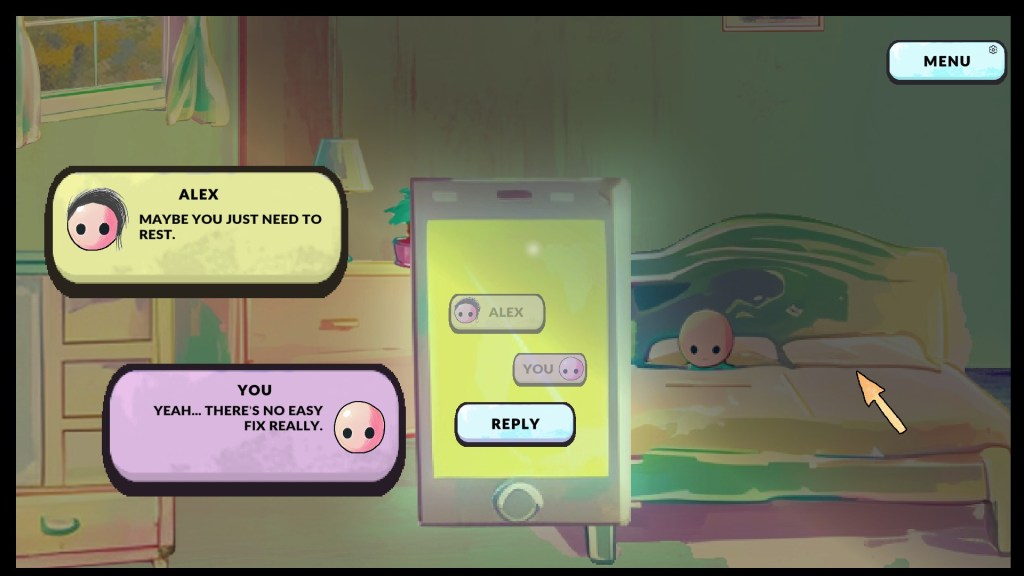The image size is (1024, 576).
Task: Click the phone's round home button
Action: pos(517,499)
